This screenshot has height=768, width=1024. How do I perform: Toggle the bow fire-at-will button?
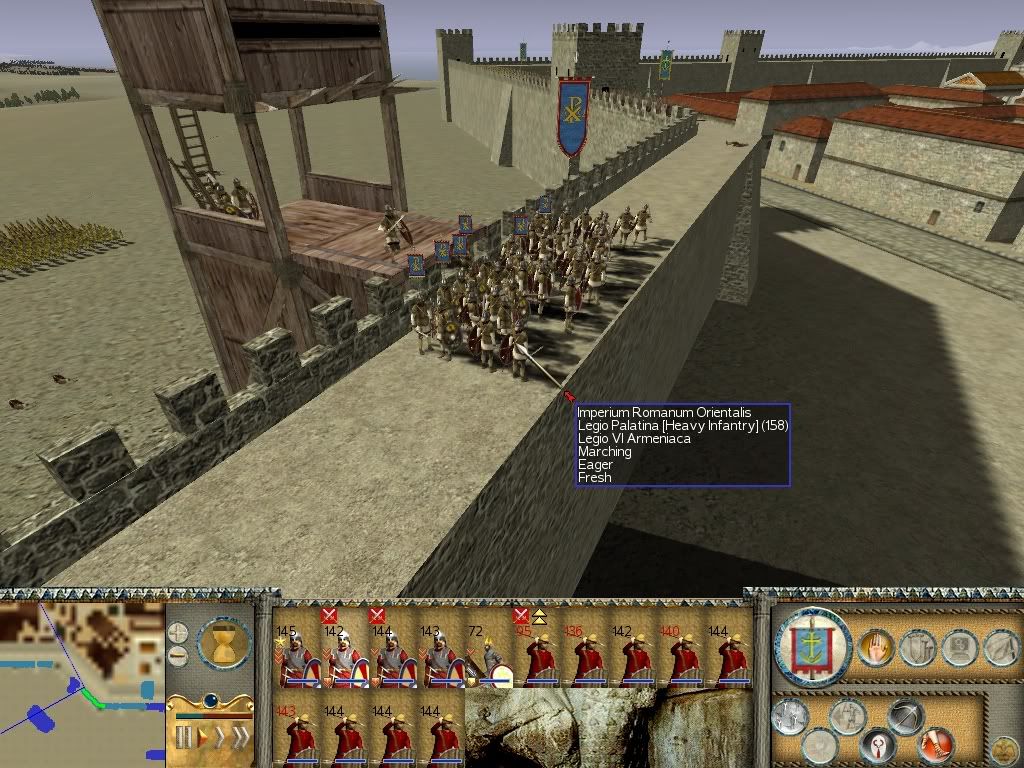click(905, 718)
